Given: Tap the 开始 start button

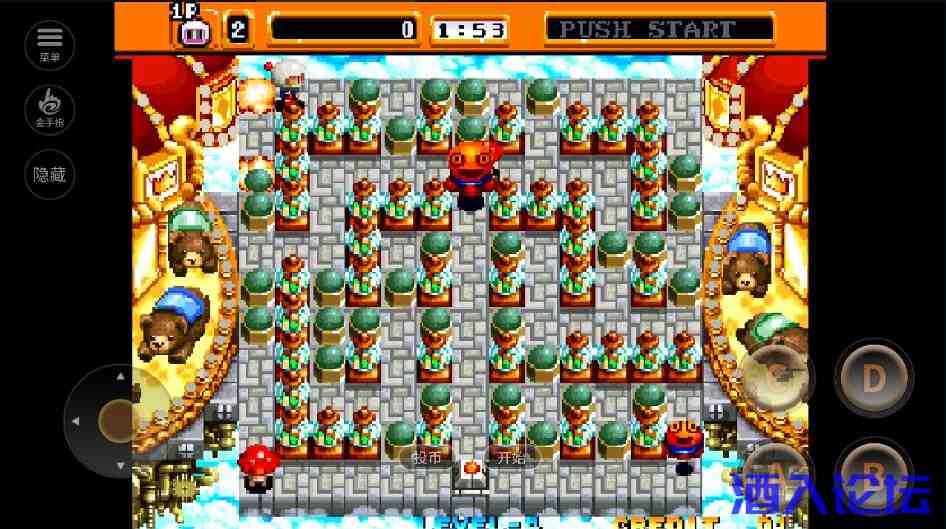Looking at the screenshot, I should tap(511, 458).
